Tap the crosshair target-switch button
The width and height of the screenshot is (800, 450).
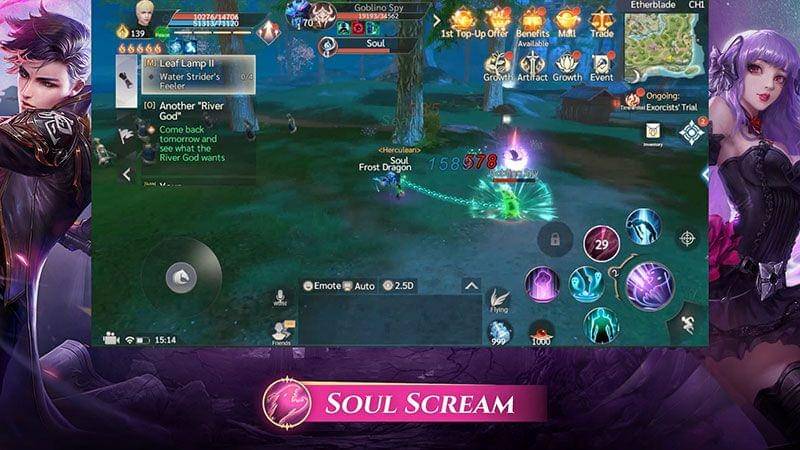pos(687,238)
